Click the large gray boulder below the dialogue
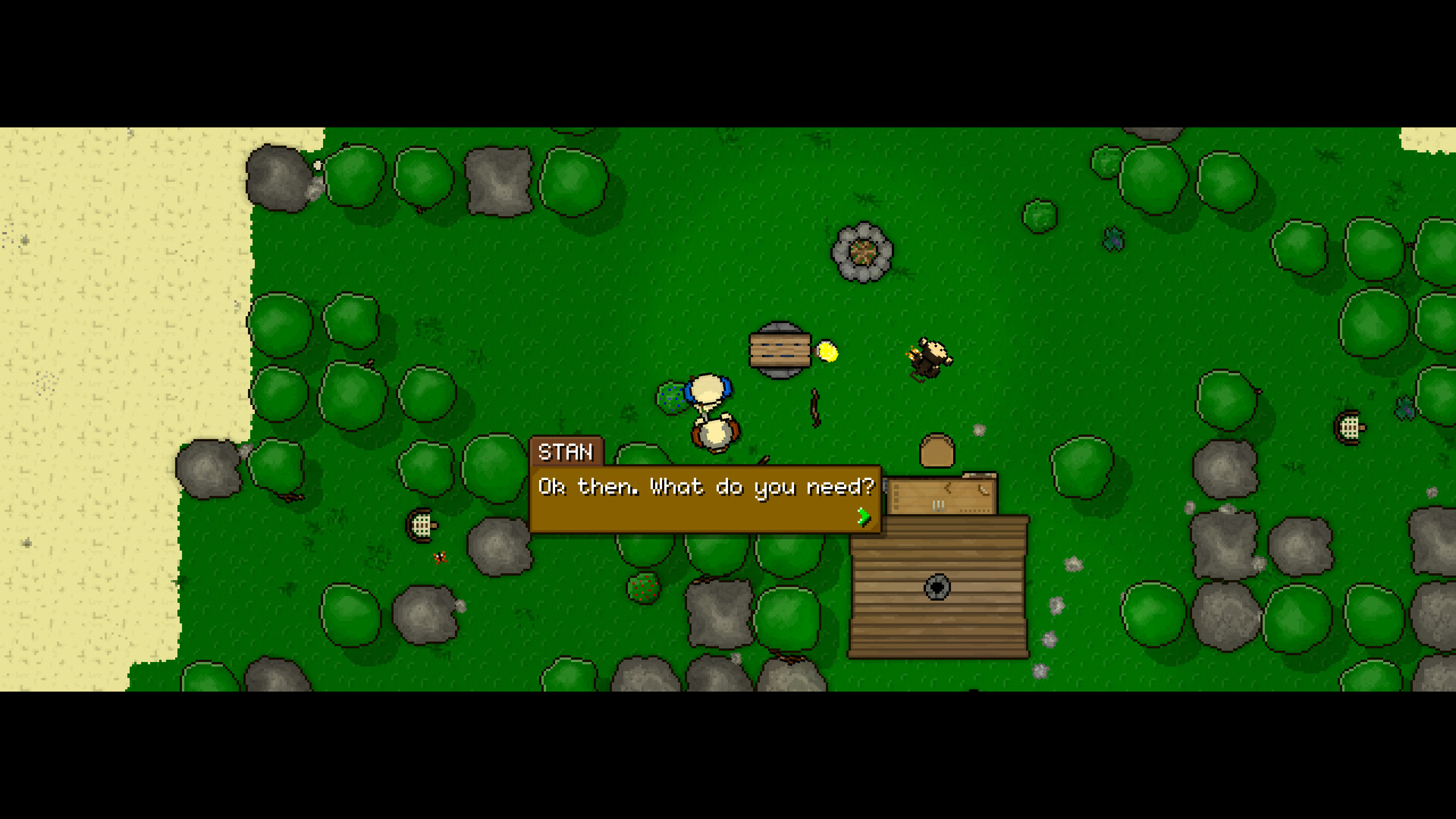The image size is (1456, 819). [x=720, y=614]
